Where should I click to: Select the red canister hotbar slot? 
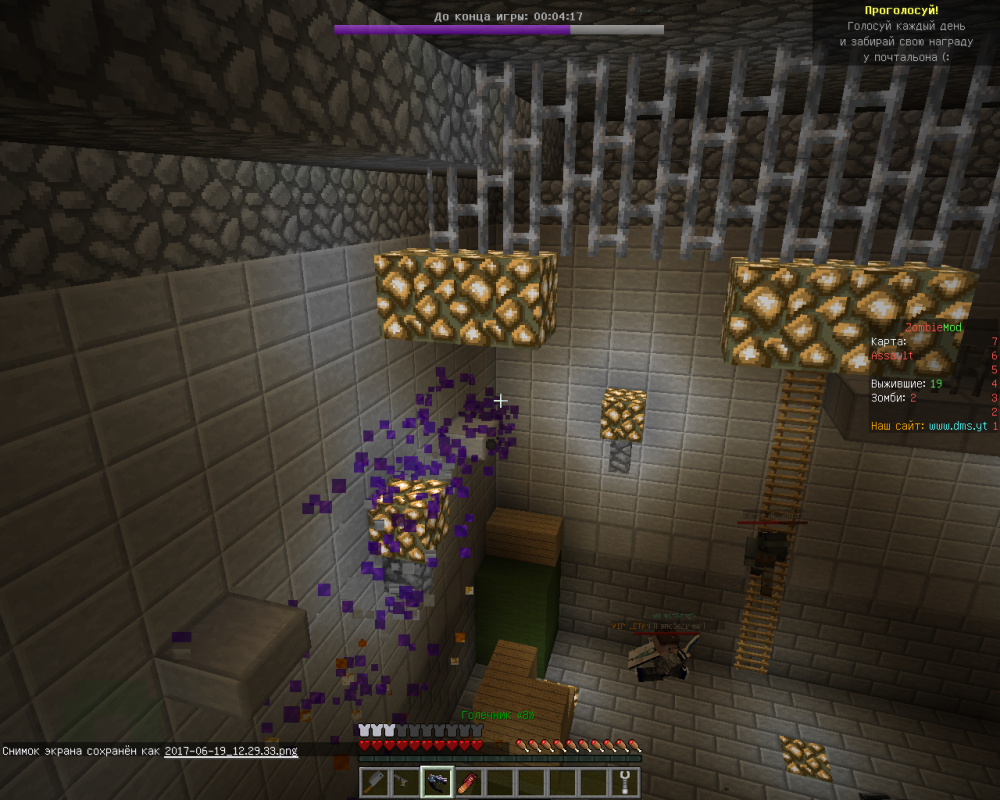tap(468, 782)
